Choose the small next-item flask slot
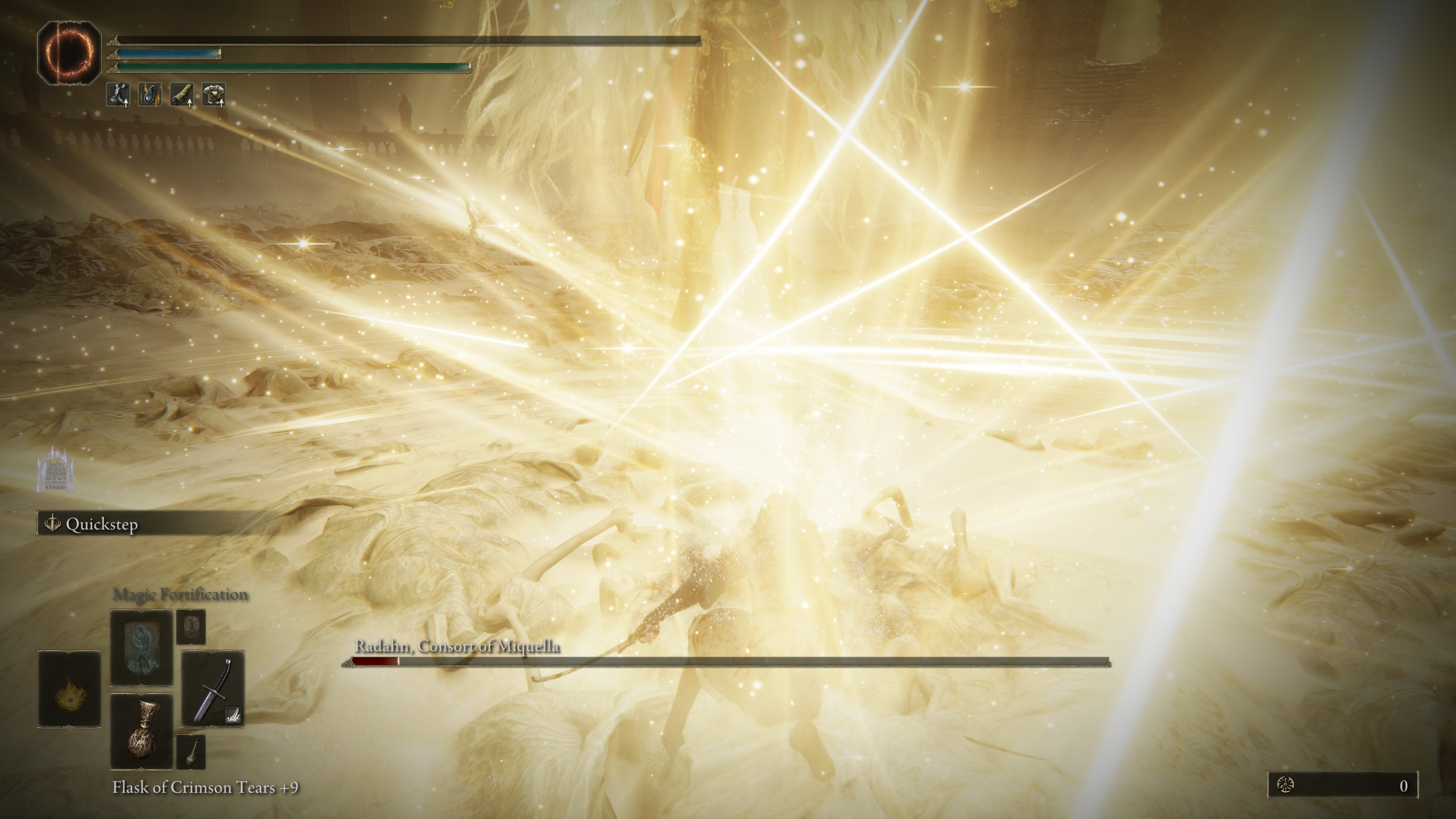 point(191,751)
